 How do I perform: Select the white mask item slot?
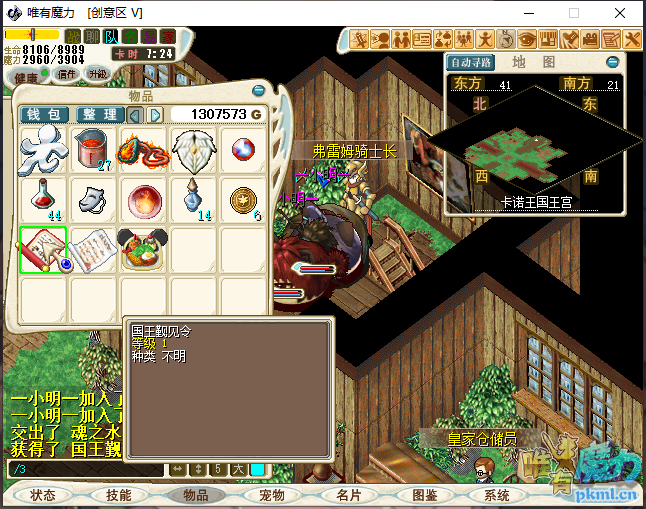pos(94,200)
